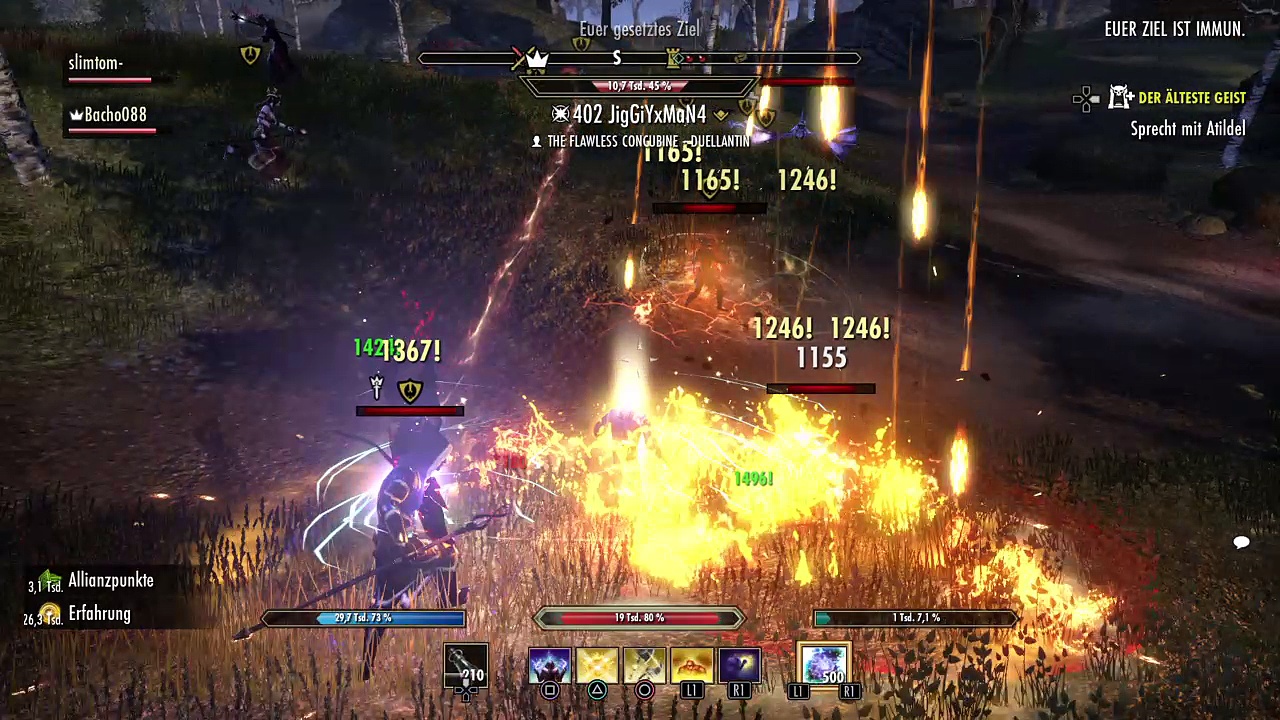Screen dimensions: 1280x720
Task: Select group leader Bacho088
Action: point(114,115)
